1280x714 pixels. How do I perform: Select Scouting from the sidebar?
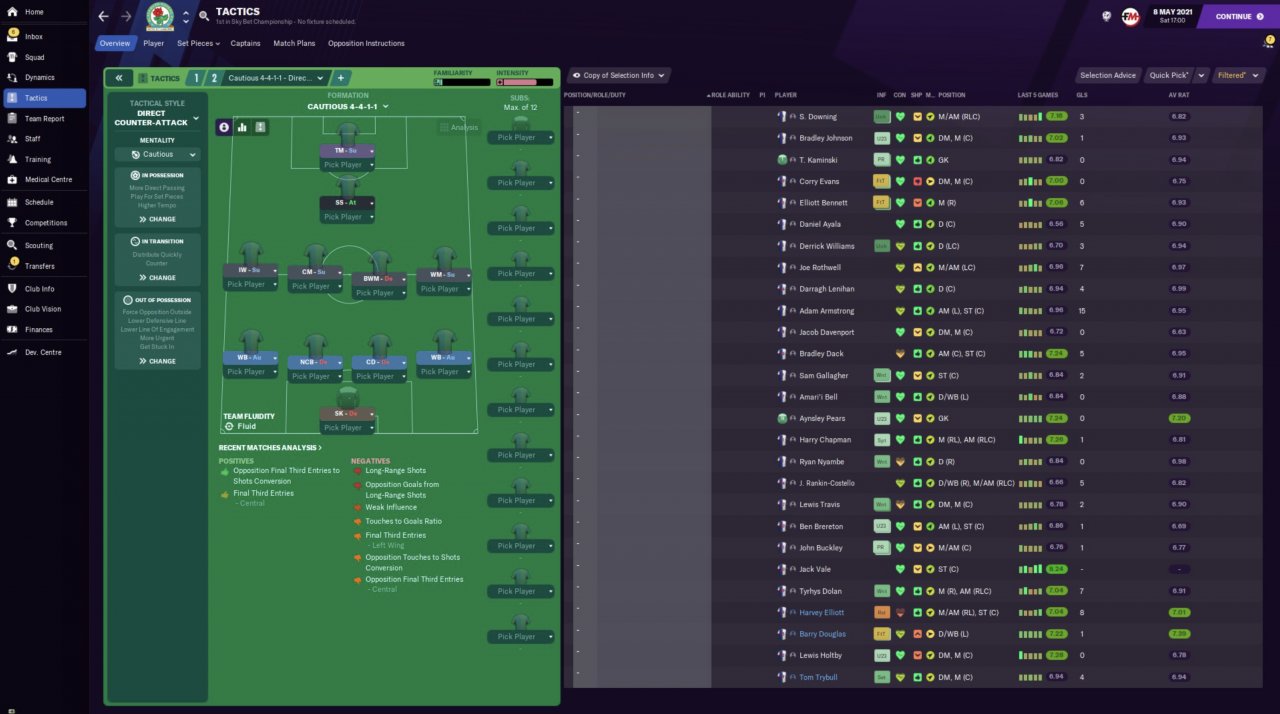(39, 245)
